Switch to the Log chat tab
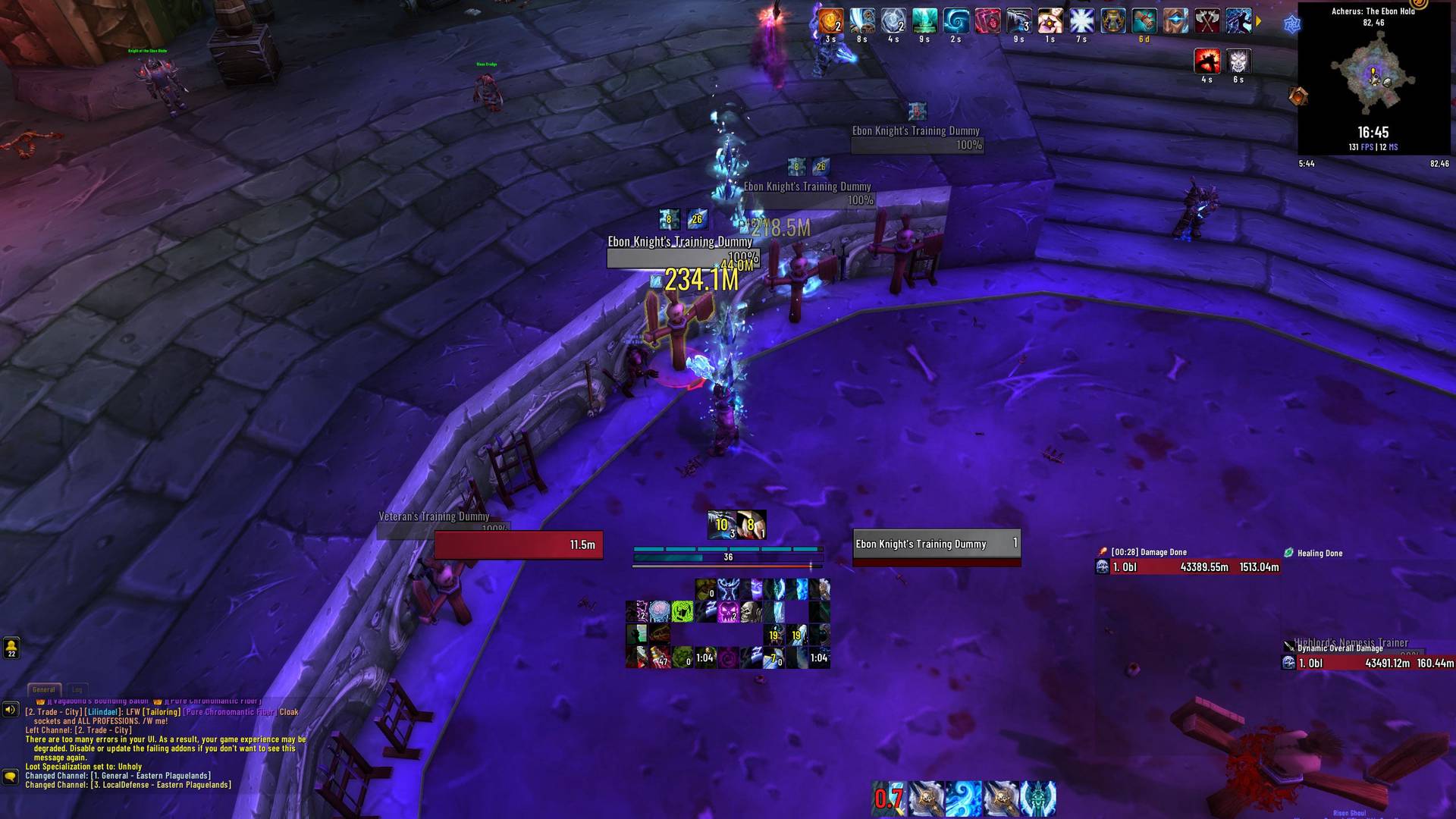This screenshot has width=1456, height=819. pyautogui.click(x=77, y=689)
